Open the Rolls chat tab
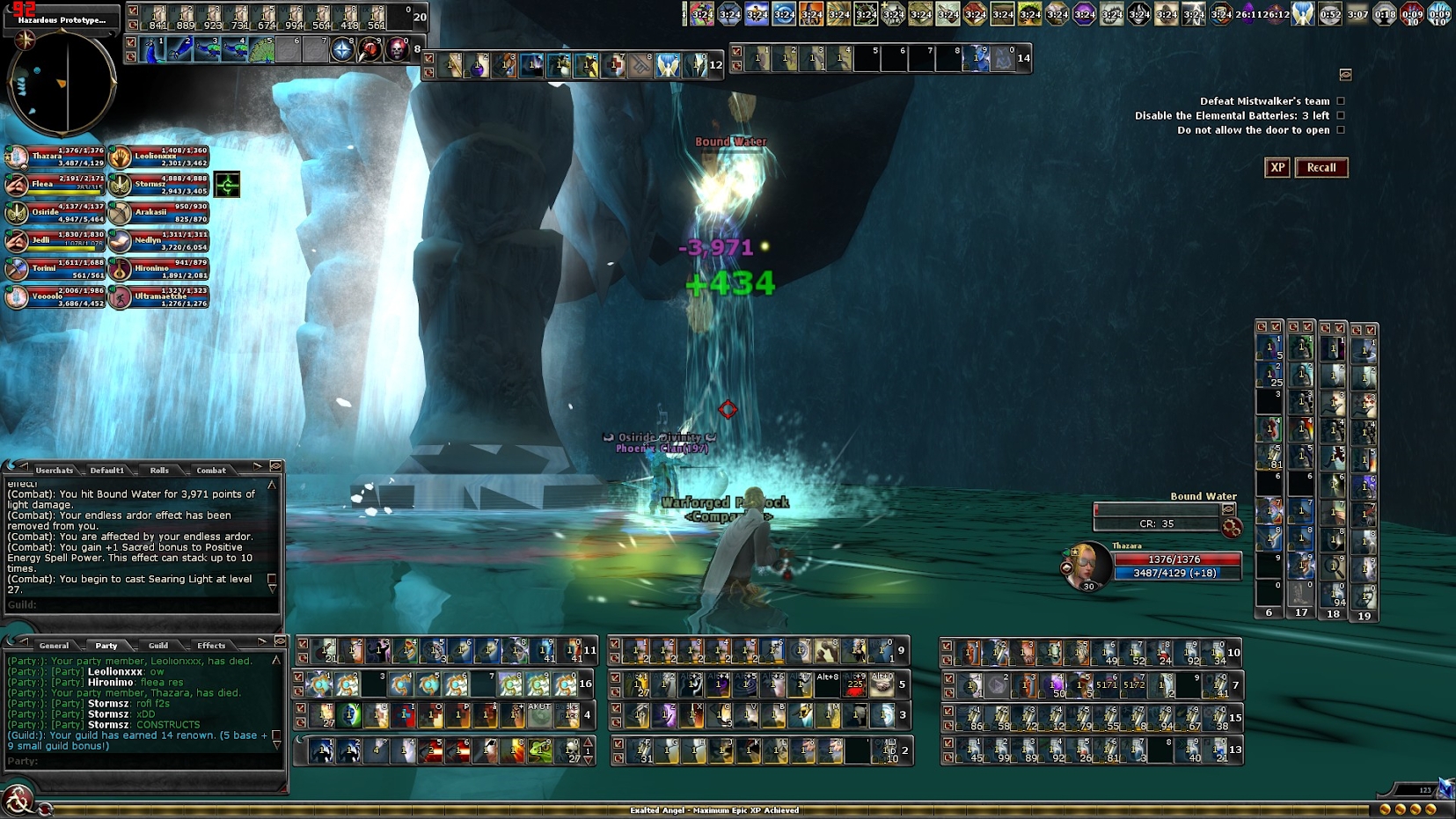 coord(159,470)
